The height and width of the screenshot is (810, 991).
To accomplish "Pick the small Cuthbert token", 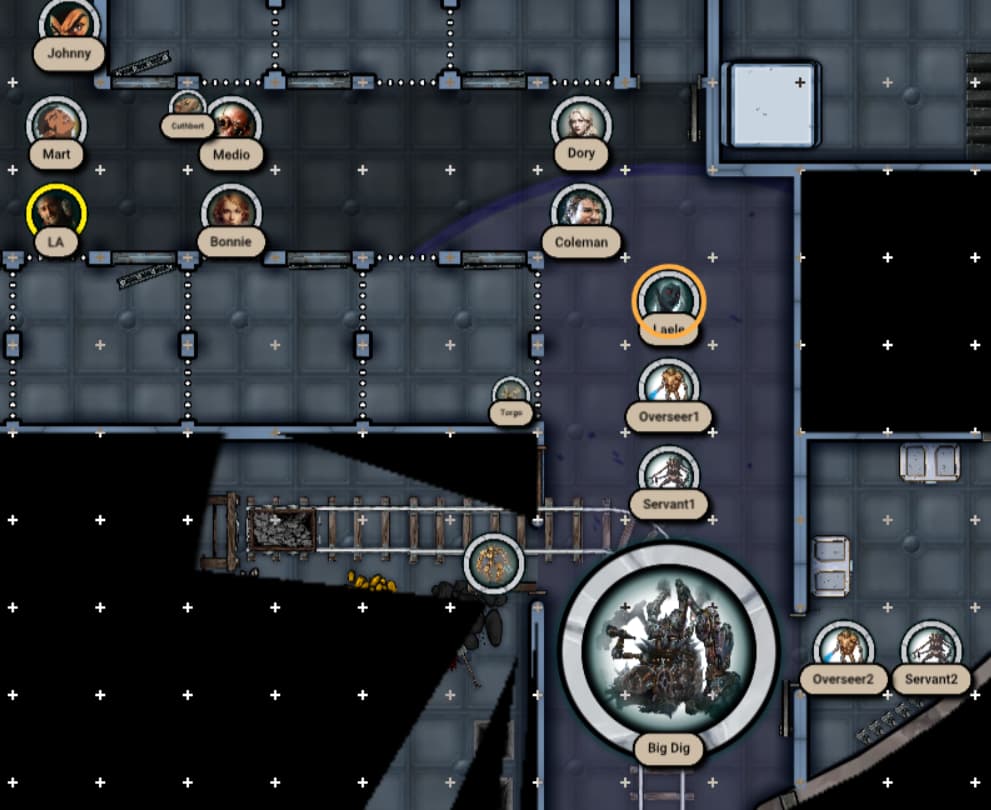I will point(187,106).
